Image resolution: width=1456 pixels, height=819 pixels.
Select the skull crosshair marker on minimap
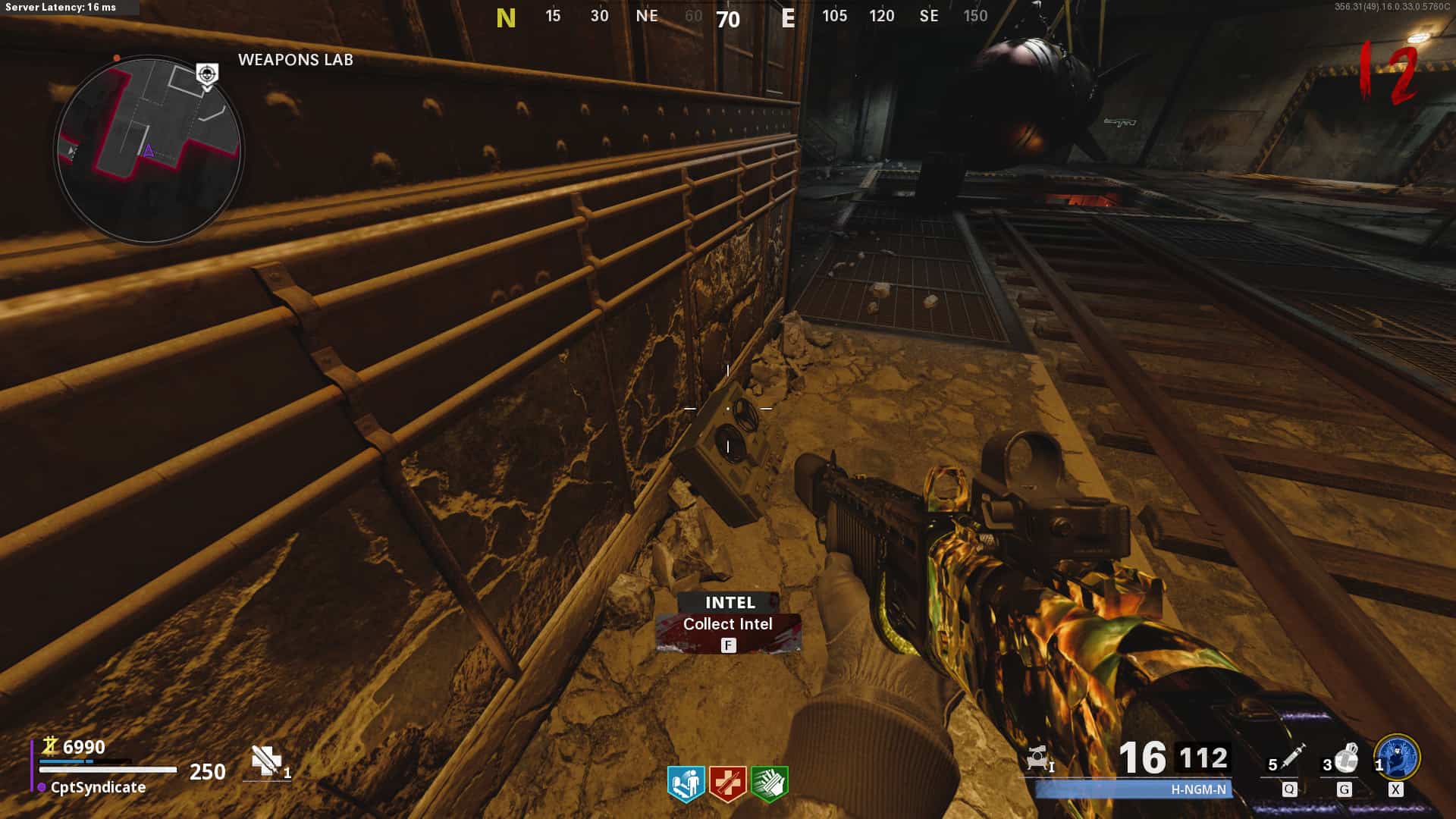coord(207,74)
